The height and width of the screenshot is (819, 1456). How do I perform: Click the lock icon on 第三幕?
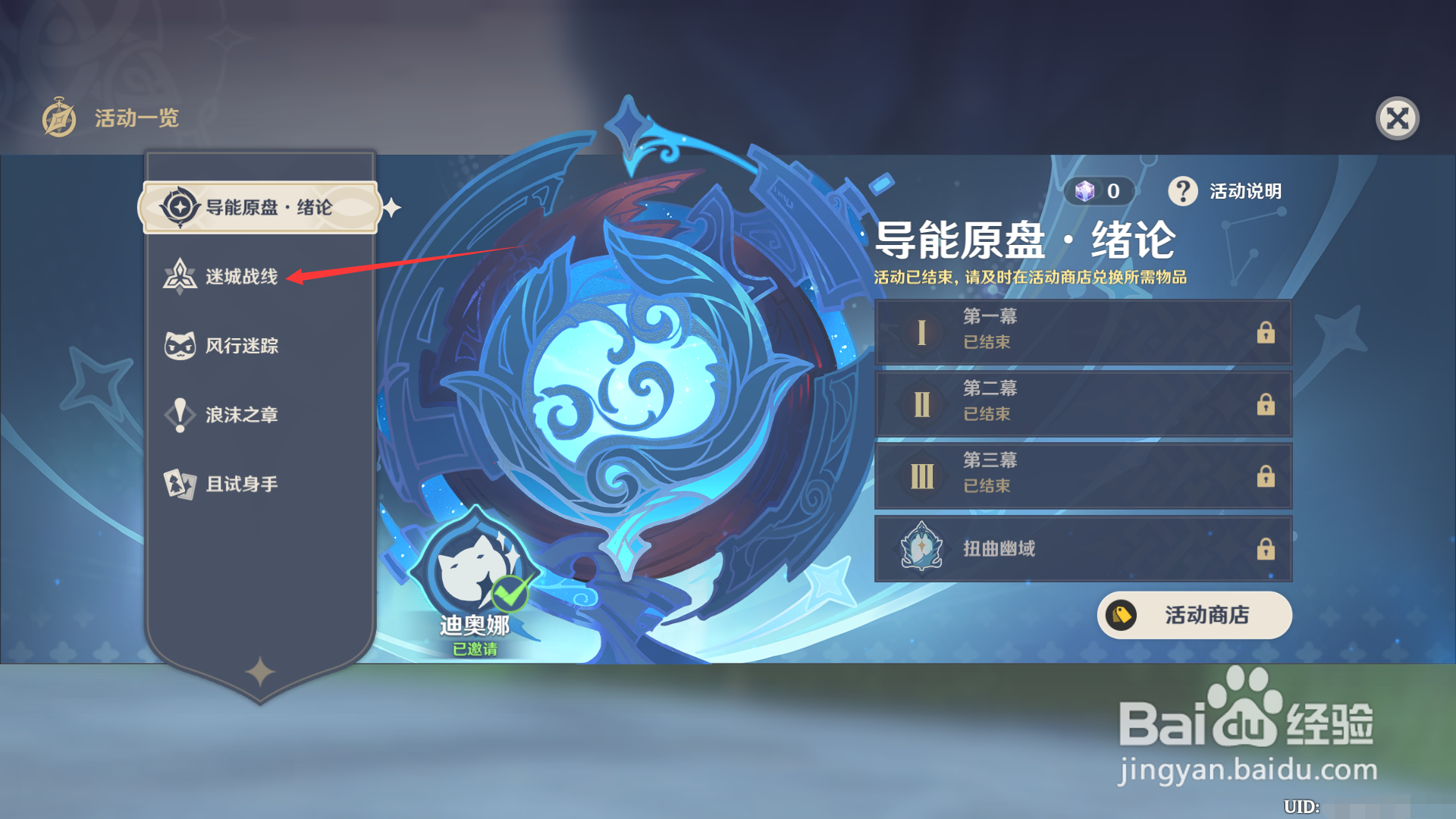1266,477
